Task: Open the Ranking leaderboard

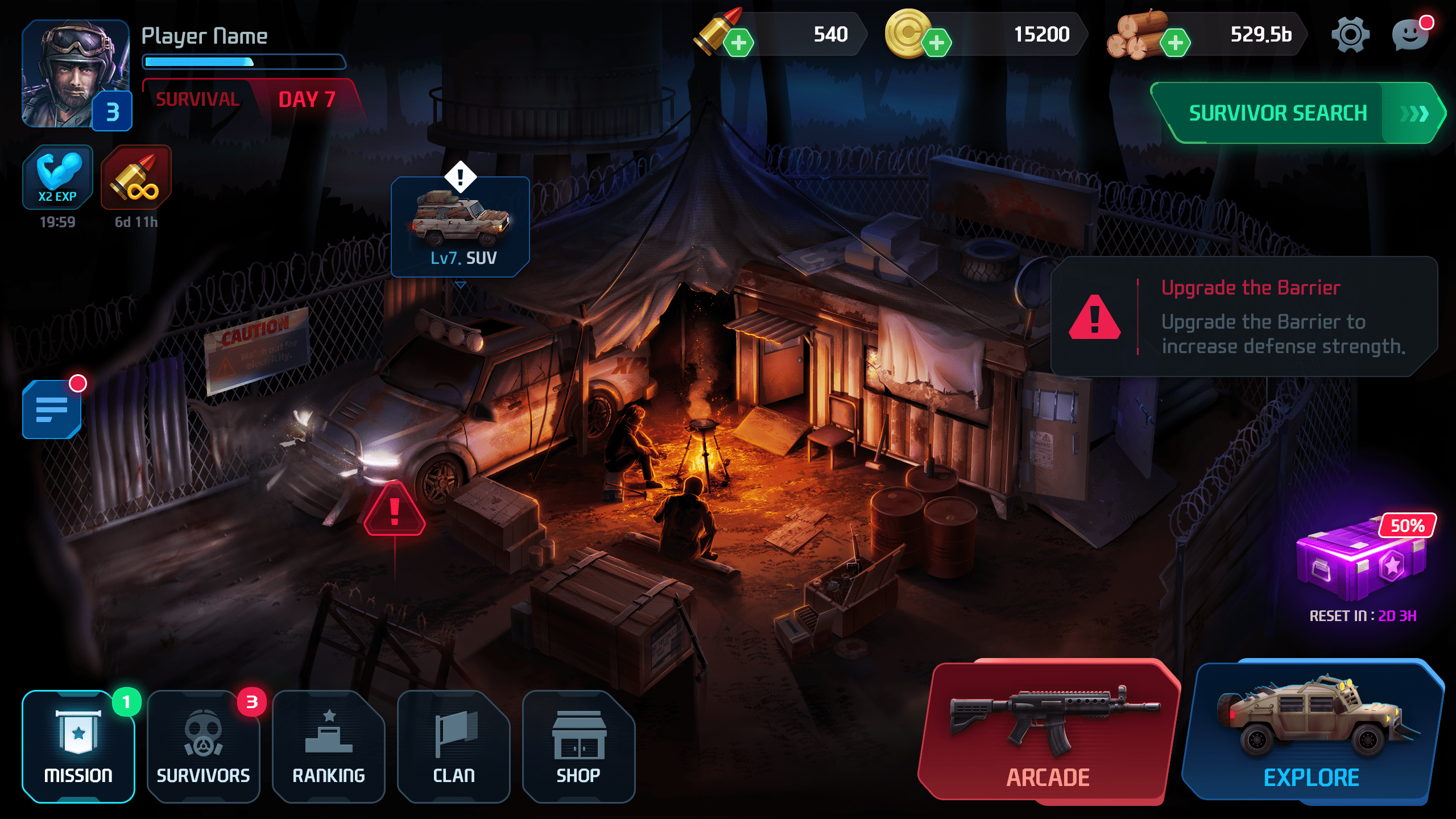Action: tap(329, 746)
